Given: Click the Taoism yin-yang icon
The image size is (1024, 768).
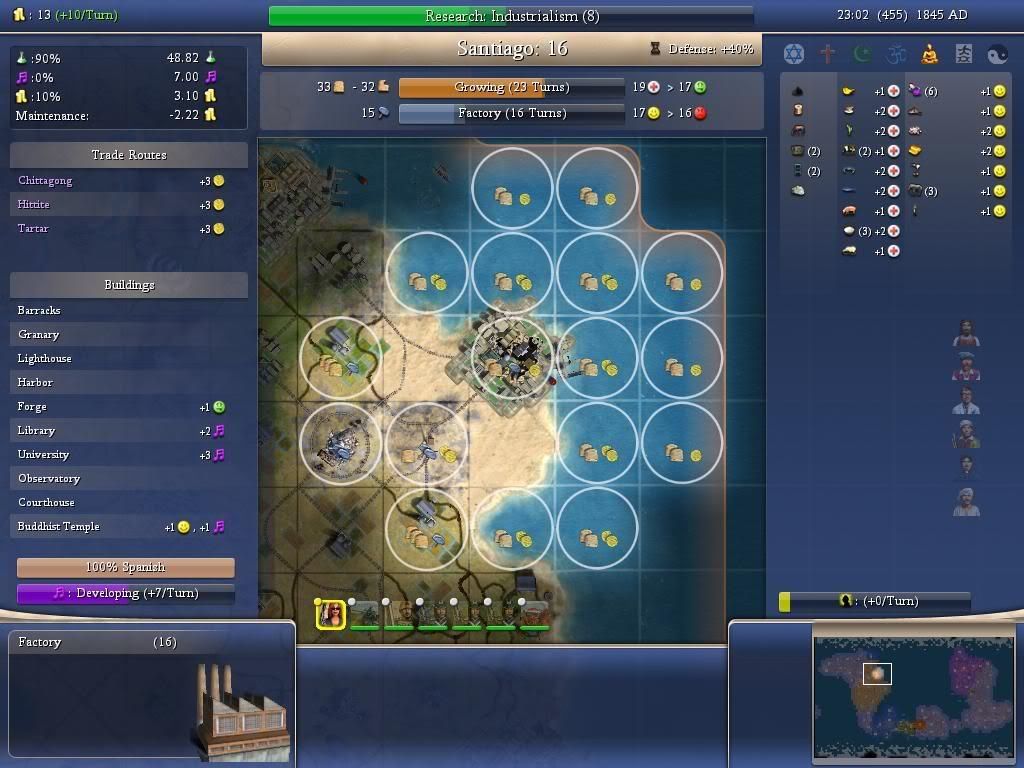Looking at the screenshot, I should pos(997,53).
